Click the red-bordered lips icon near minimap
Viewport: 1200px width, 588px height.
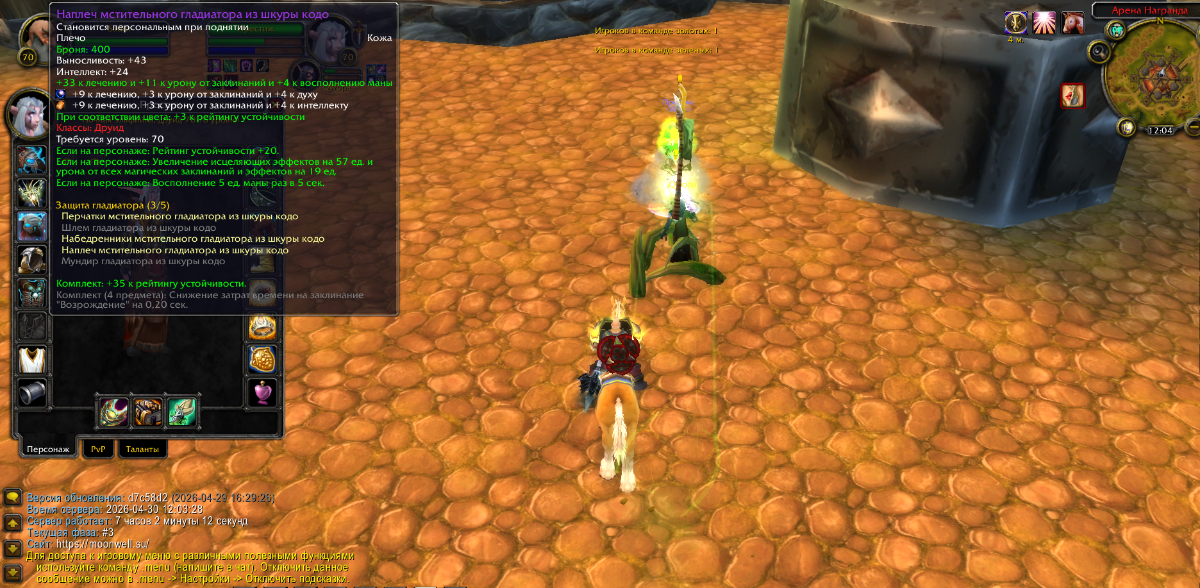click(x=1073, y=95)
